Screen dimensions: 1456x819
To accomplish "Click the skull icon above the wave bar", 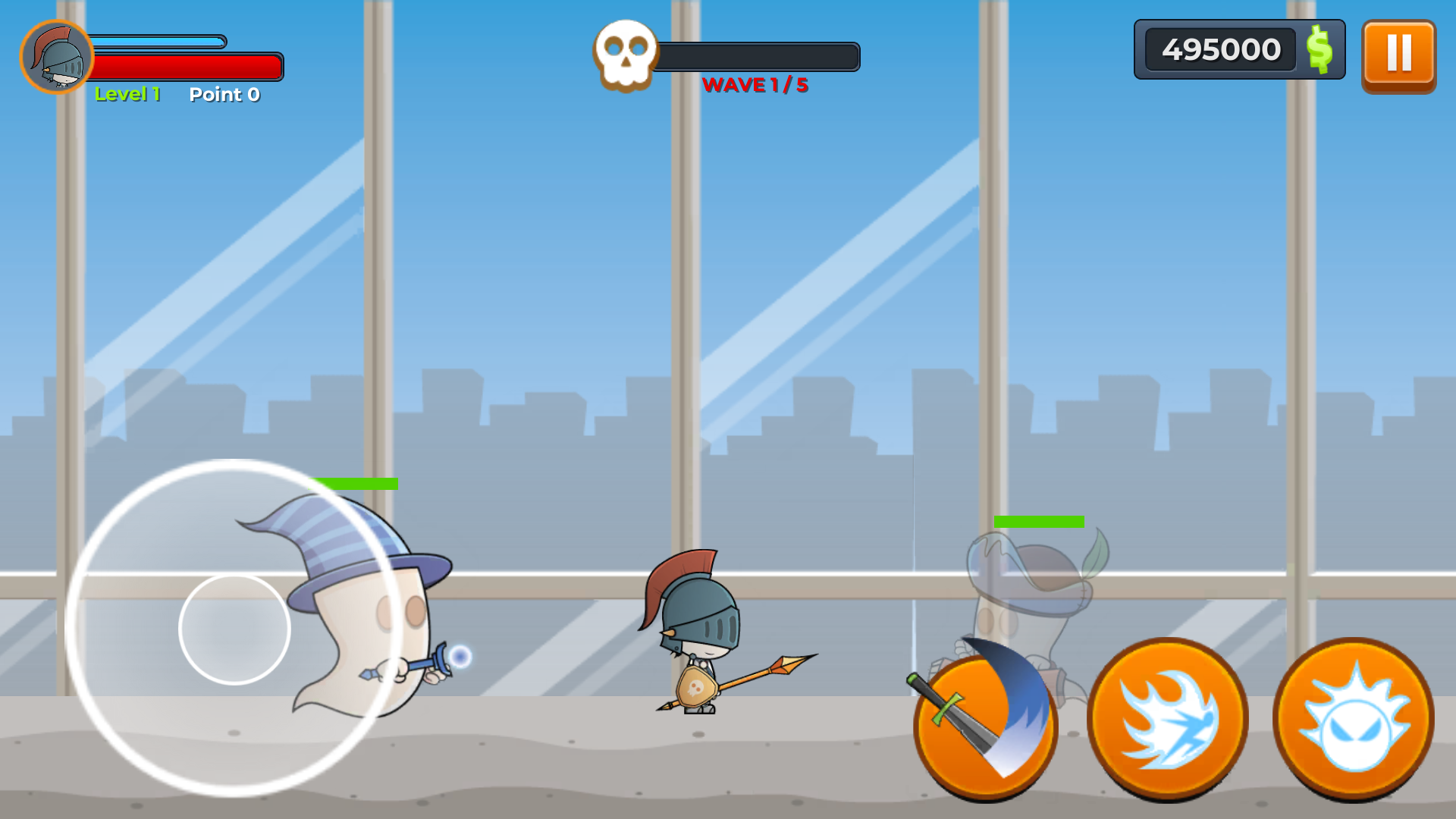I will (623, 53).
